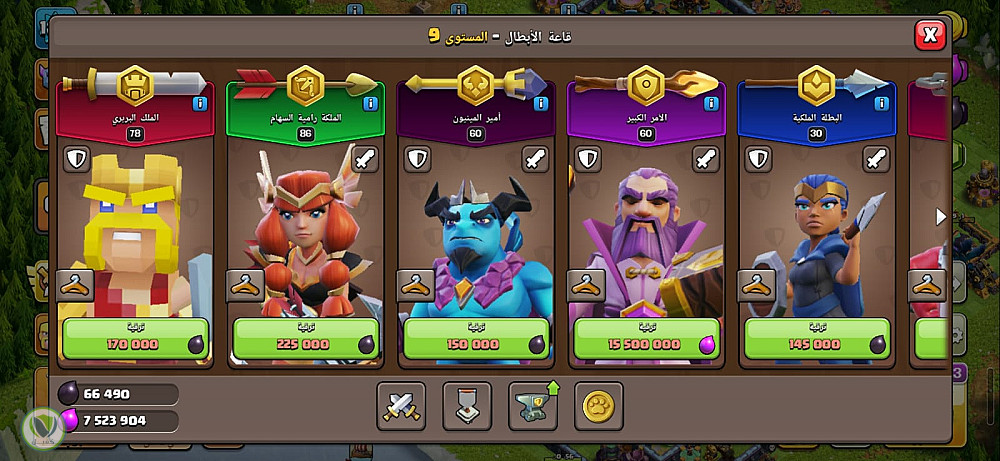
Task: Upgrade Grand Warden for 15 500 000
Action: [646, 338]
